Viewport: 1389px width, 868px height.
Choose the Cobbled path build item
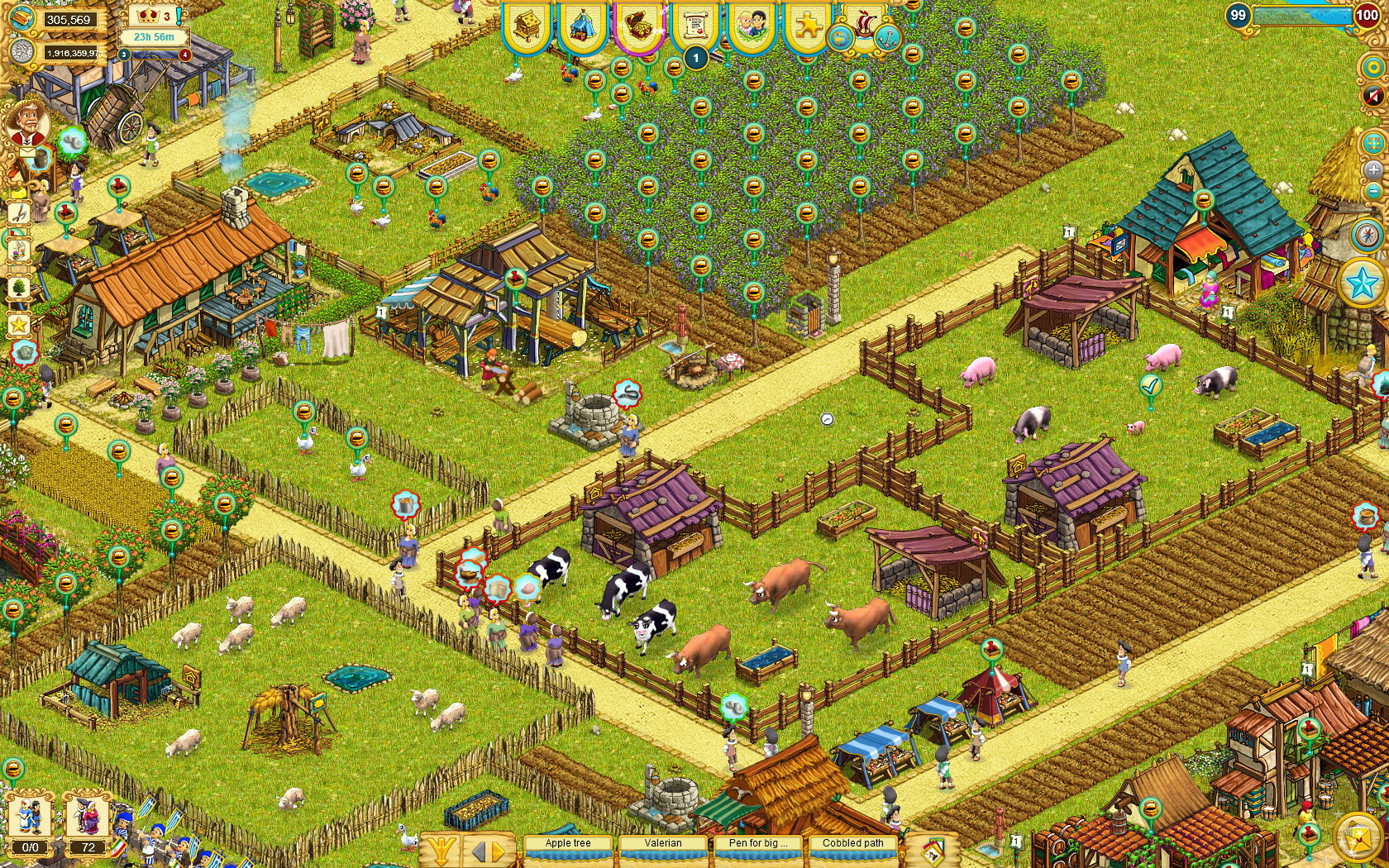[x=852, y=844]
